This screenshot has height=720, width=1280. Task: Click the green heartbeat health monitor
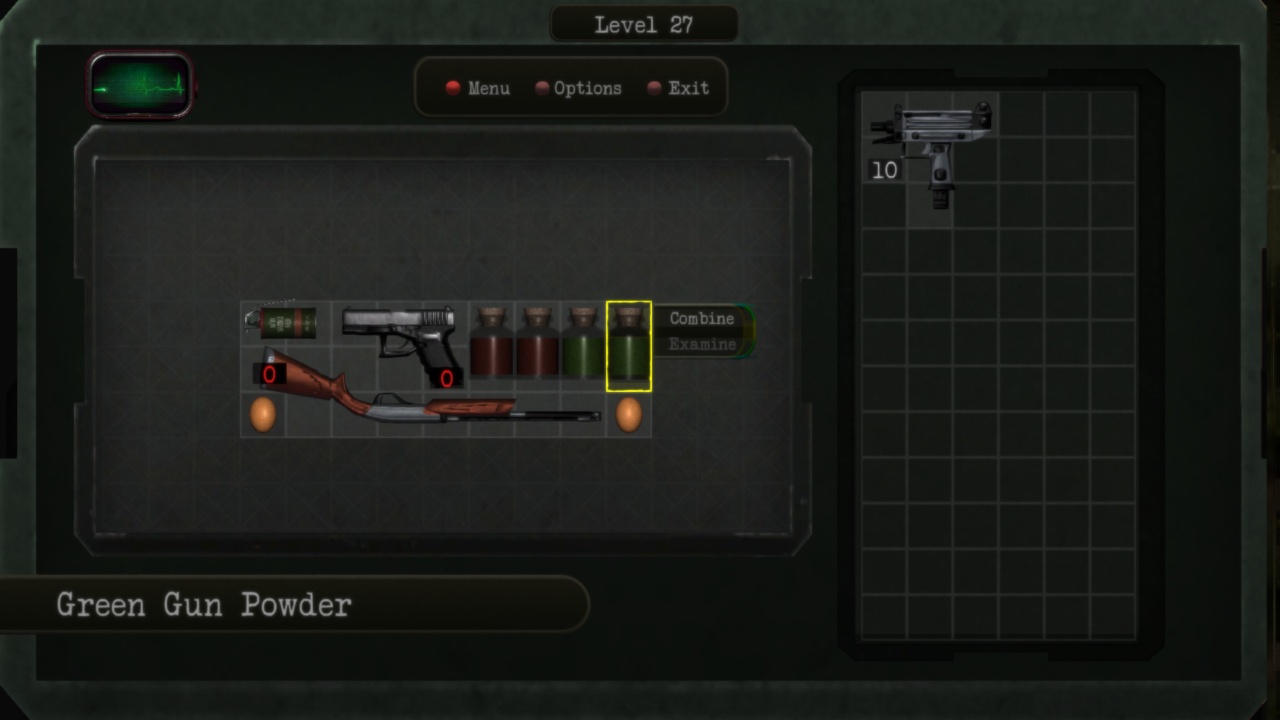pyautogui.click(x=139, y=83)
